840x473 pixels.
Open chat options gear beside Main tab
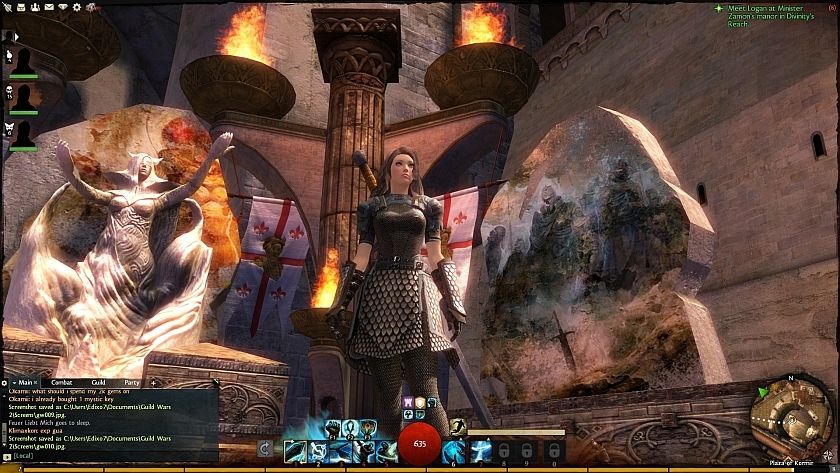[x=5, y=382]
